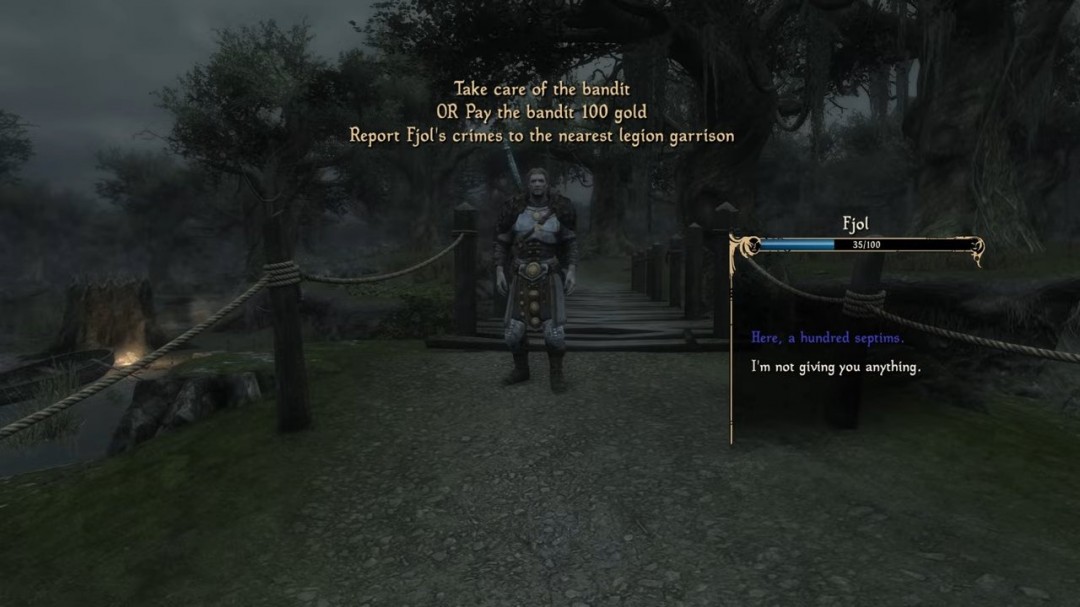Select "I'm not giving you anything." reply
Image resolution: width=1080 pixels, height=607 pixels.
(x=835, y=367)
